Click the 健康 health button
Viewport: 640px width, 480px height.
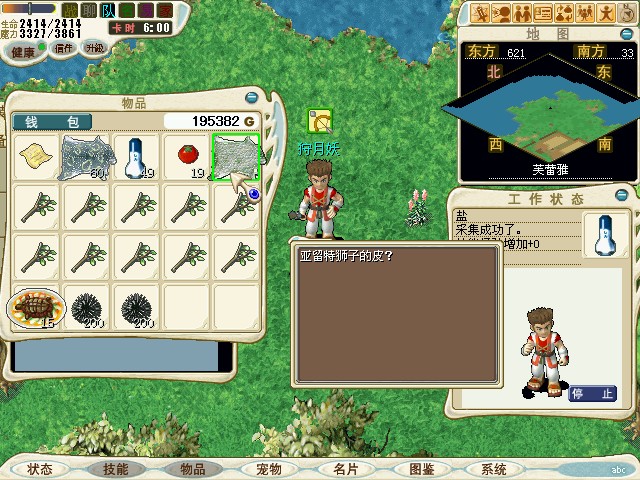coord(23,49)
